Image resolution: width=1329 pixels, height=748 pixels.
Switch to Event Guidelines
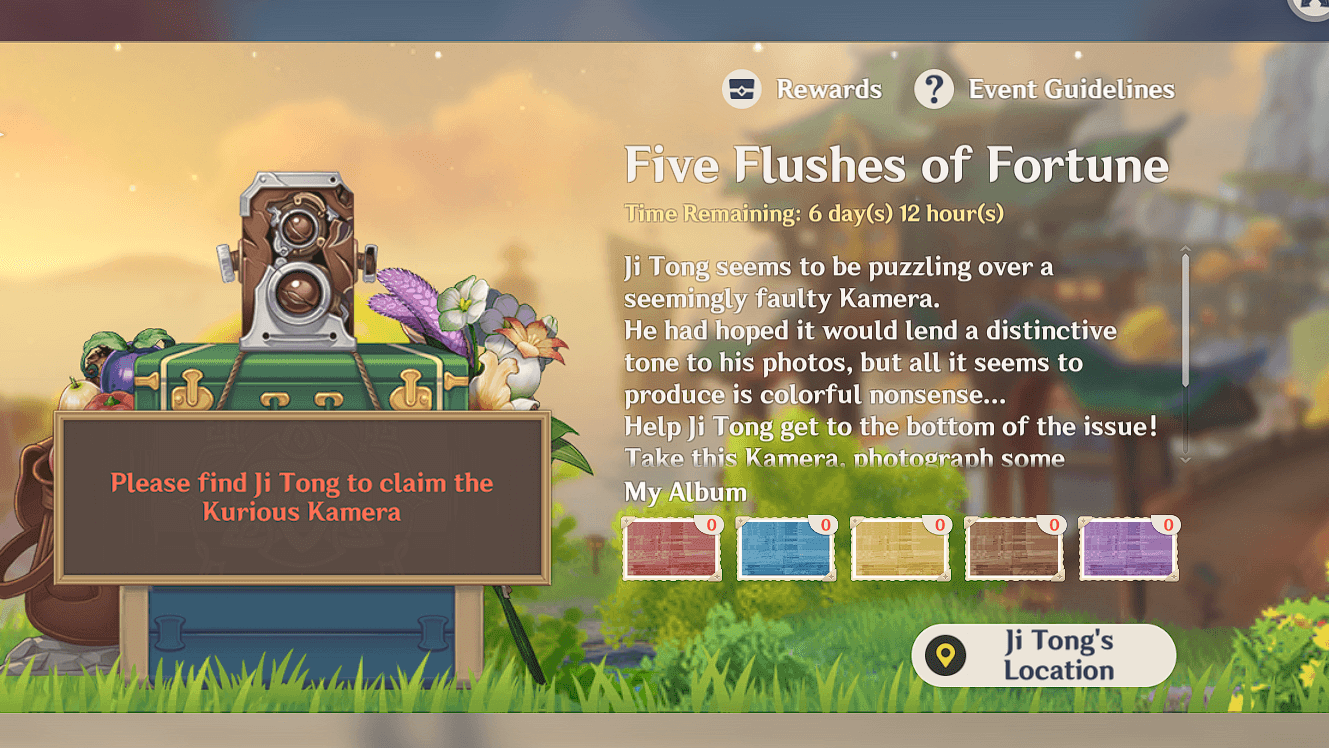click(x=1071, y=89)
